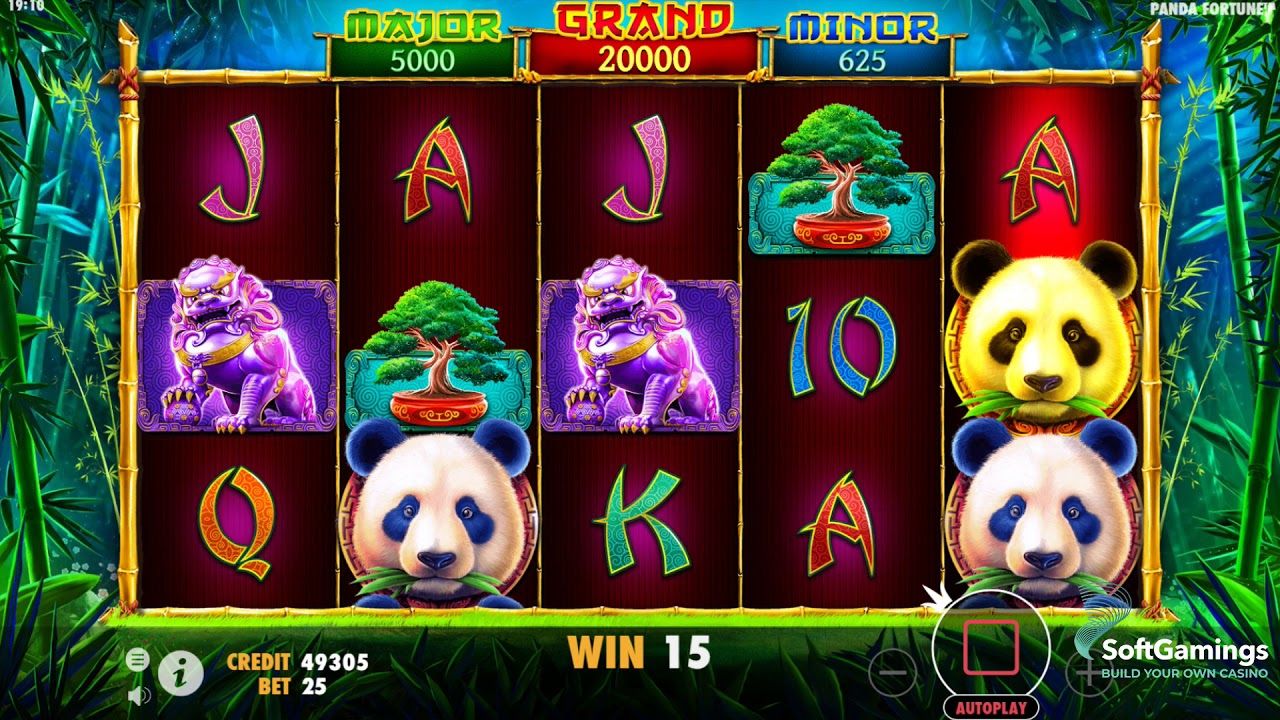Decrease the bet with the minus button

[892, 673]
